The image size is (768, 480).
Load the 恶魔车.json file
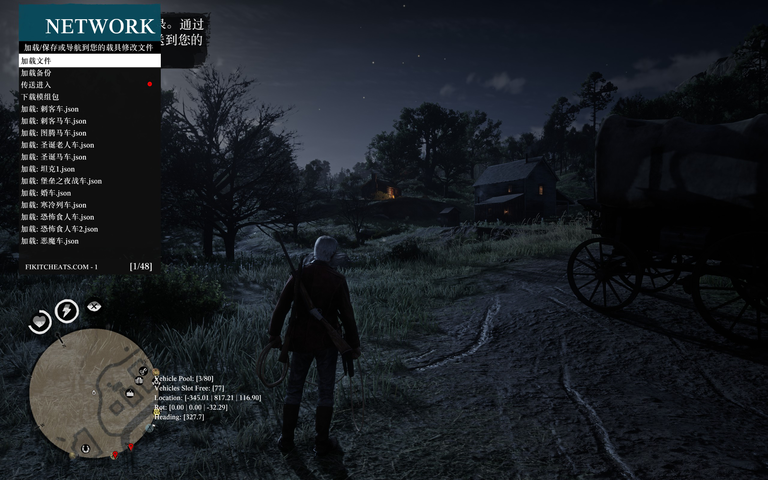[89, 241]
